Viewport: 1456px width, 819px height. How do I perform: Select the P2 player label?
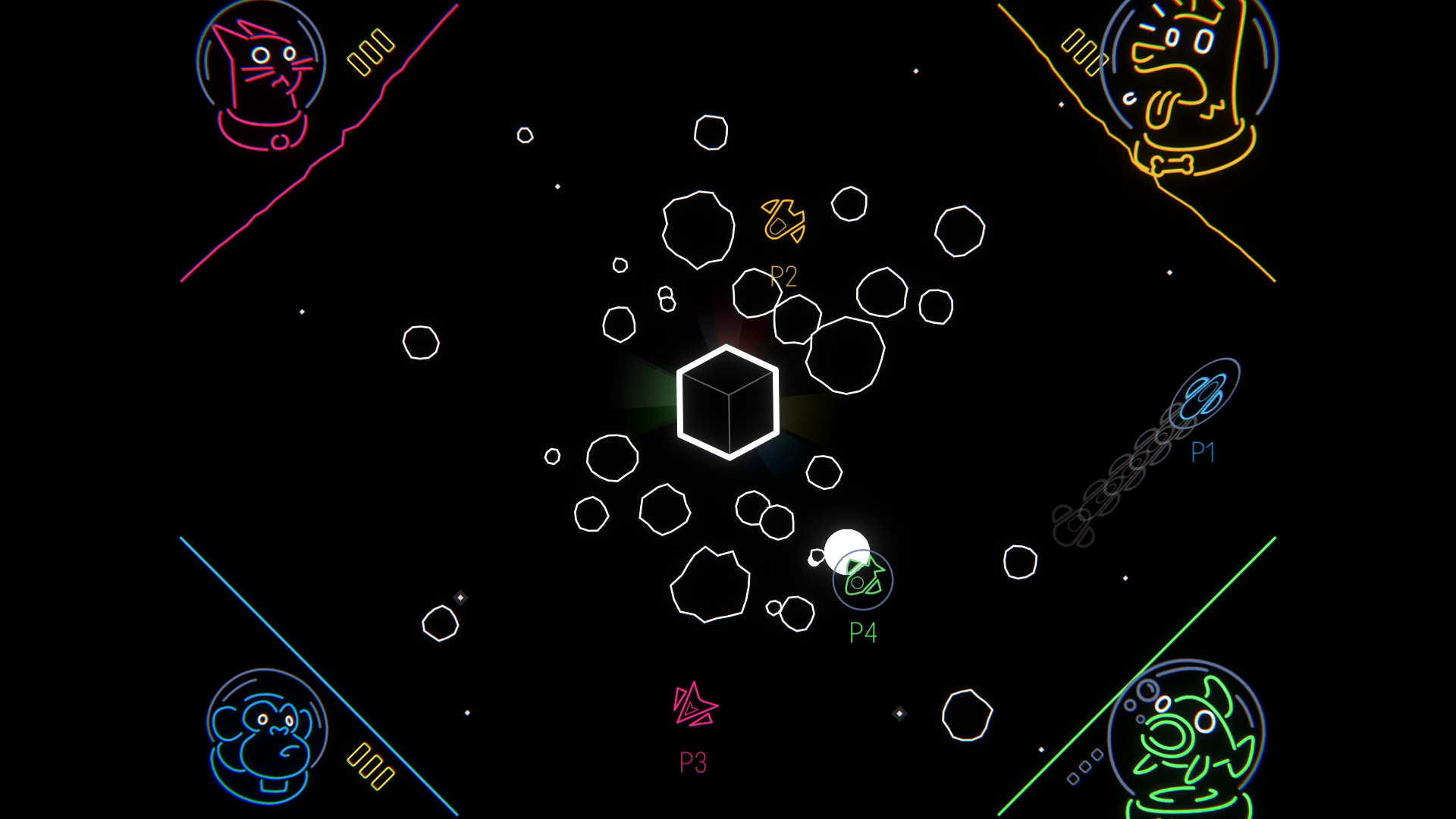pos(784,275)
